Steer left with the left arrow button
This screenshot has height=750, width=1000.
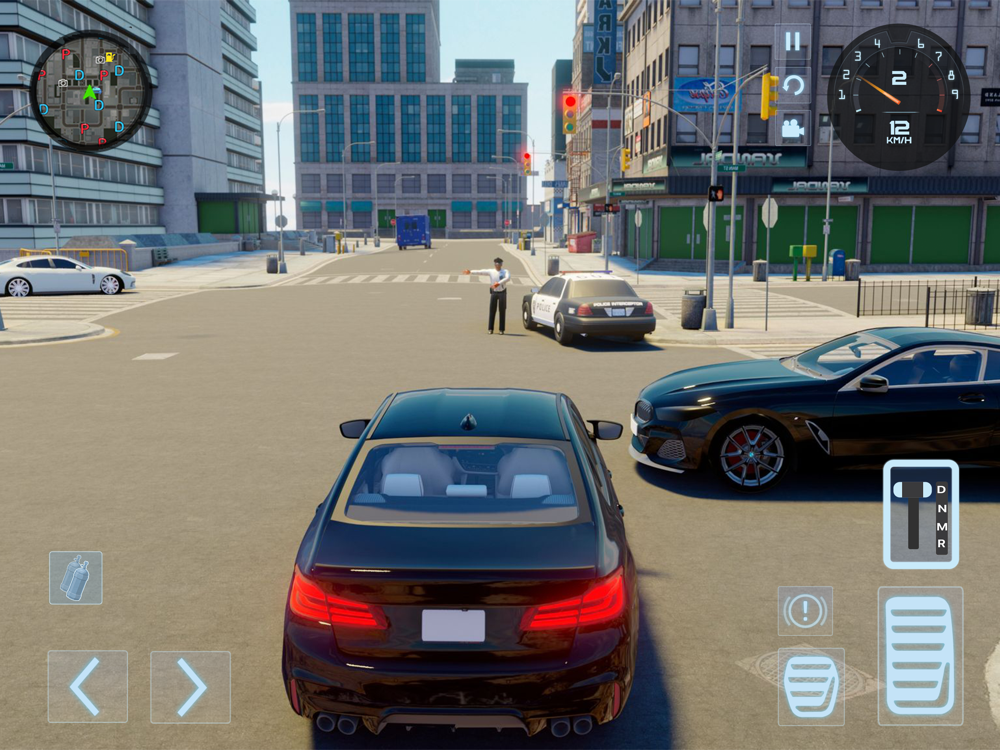click(88, 687)
